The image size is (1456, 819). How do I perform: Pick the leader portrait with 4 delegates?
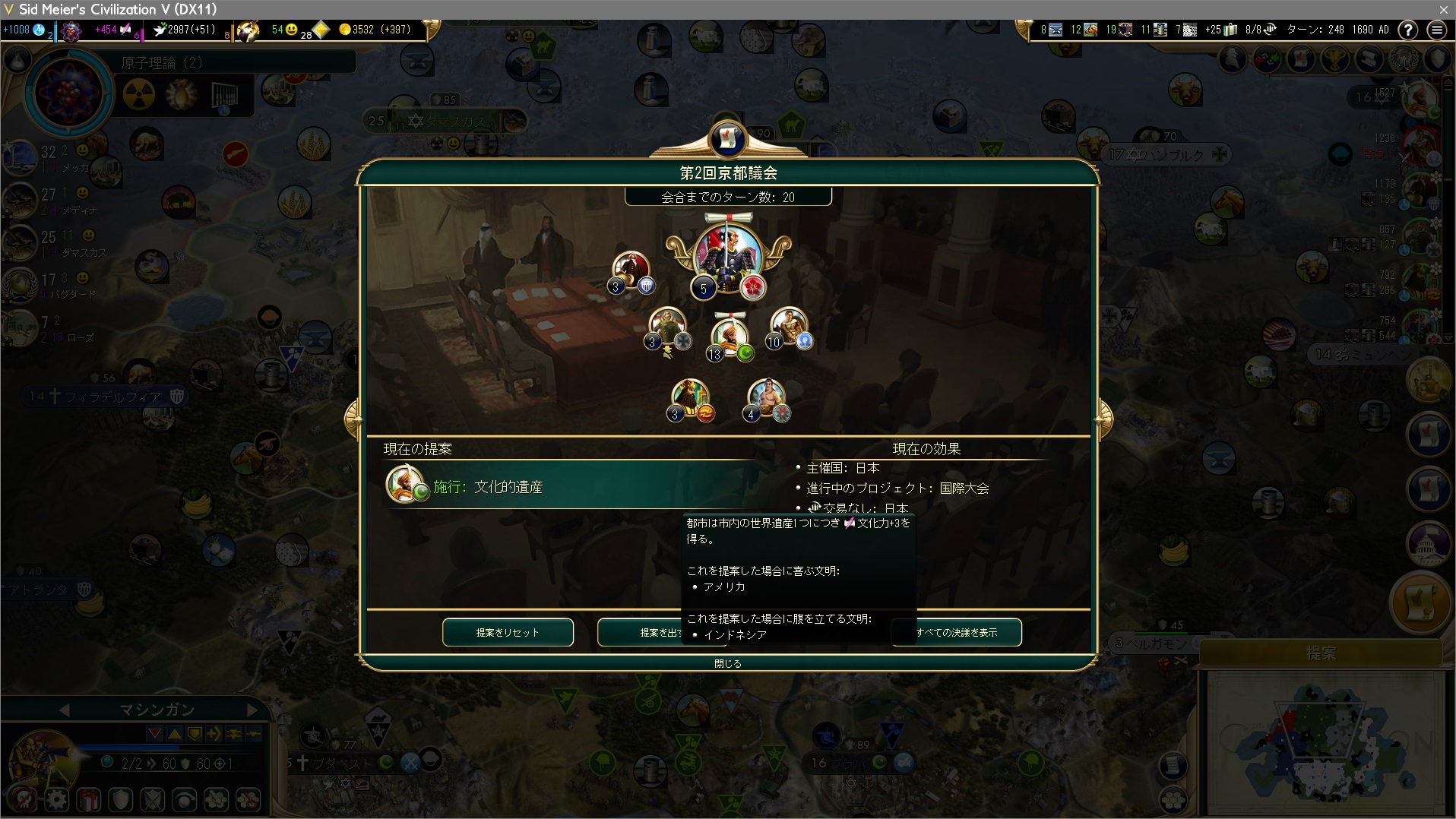point(766,399)
